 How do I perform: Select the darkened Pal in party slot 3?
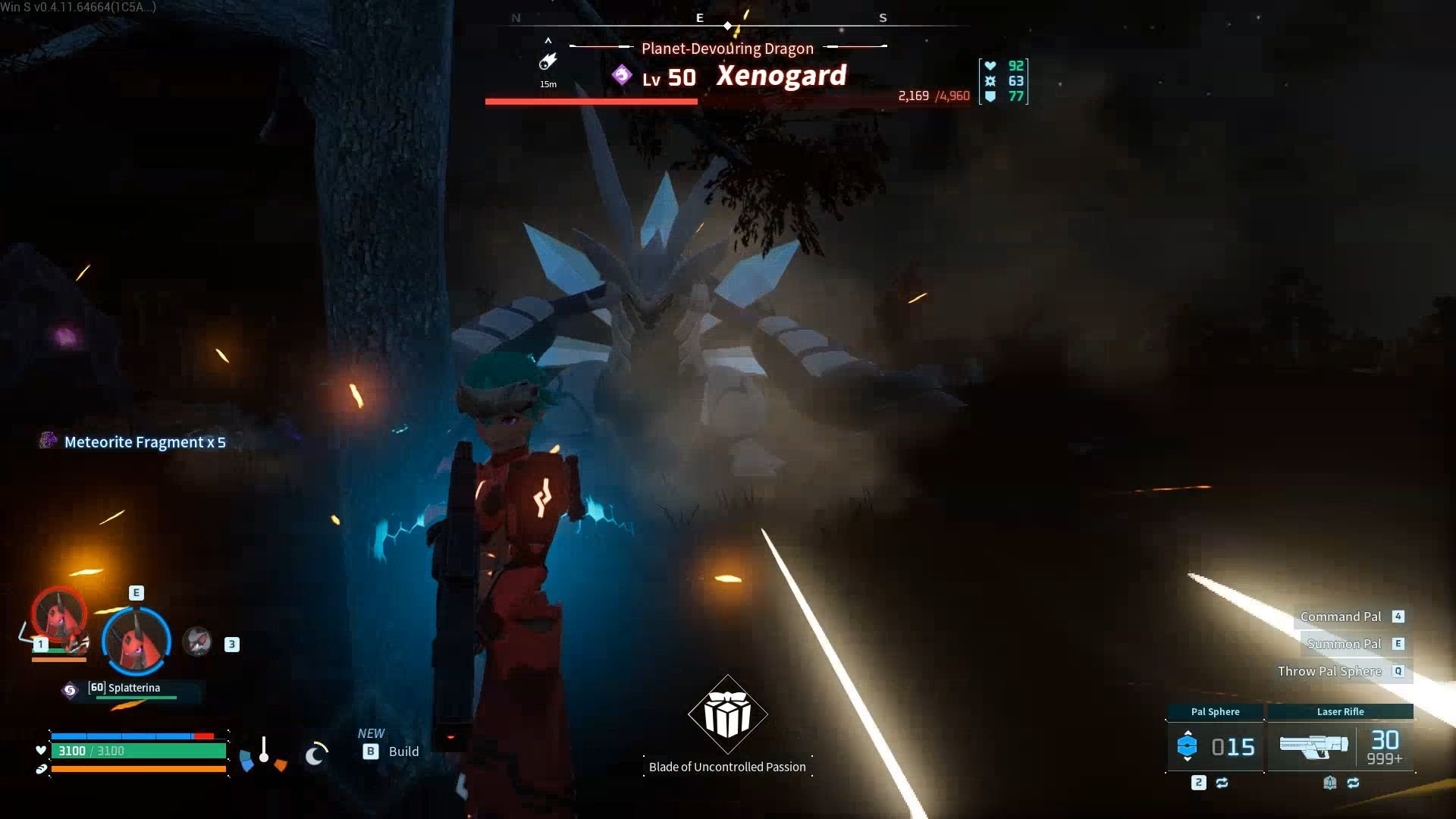tap(197, 641)
